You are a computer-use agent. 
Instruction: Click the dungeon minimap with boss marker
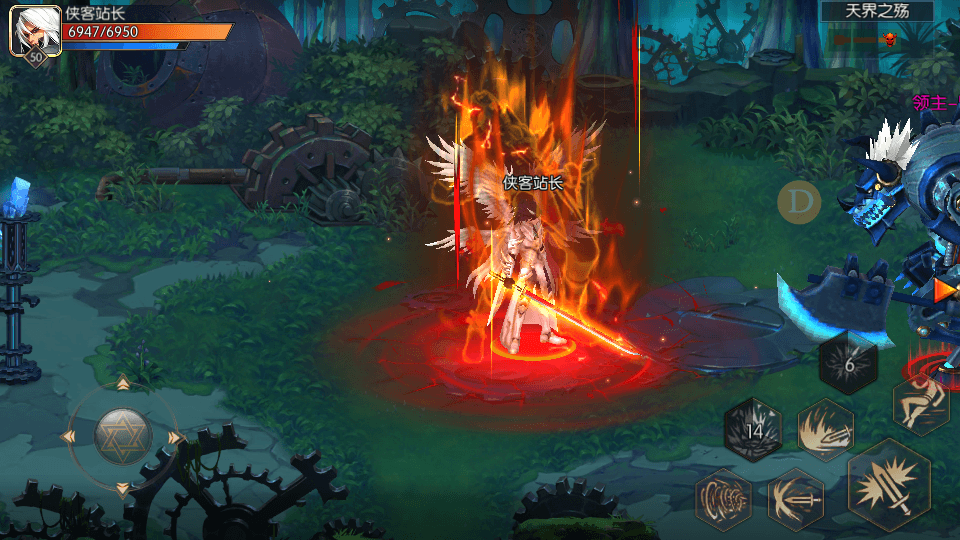[x=877, y=40]
